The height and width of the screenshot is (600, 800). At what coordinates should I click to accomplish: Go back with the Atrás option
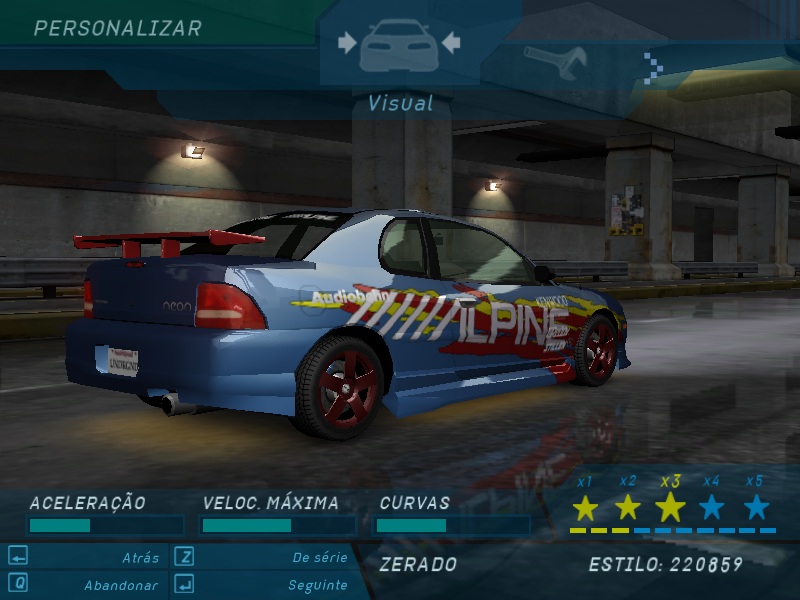(x=140, y=558)
